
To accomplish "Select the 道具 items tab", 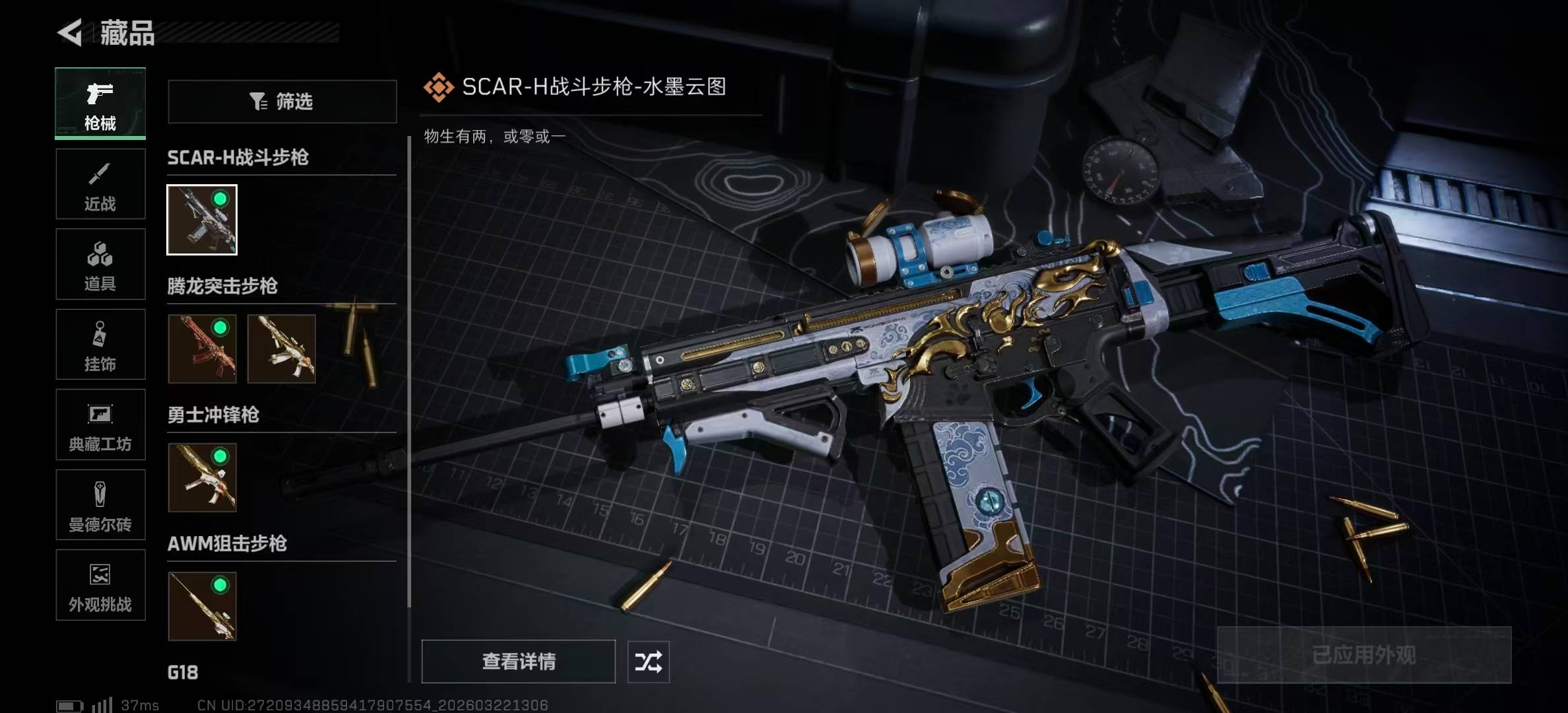I will click(x=100, y=264).
